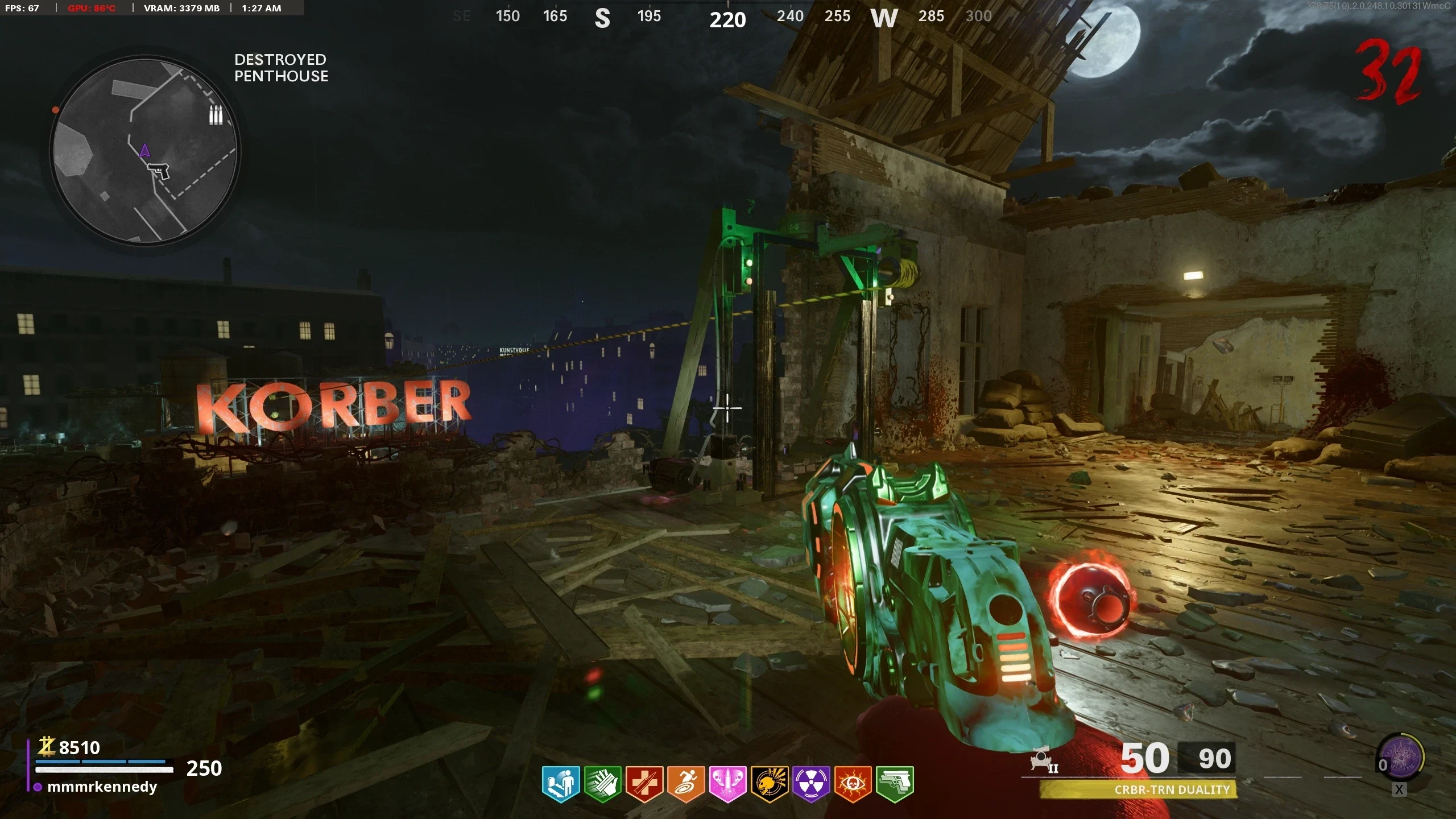The width and height of the screenshot is (1456, 819).
Task: Click the blue Tombstone Soda perk icon
Action: tap(561, 784)
